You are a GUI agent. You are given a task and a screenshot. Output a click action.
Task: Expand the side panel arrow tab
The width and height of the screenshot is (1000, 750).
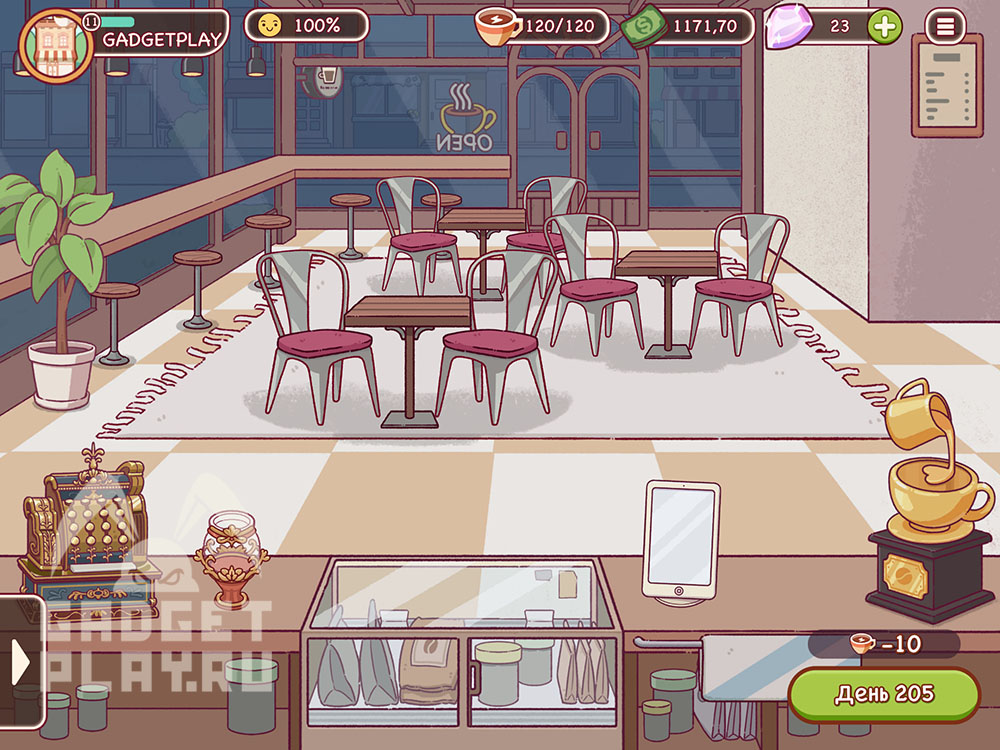pos(21,661)
